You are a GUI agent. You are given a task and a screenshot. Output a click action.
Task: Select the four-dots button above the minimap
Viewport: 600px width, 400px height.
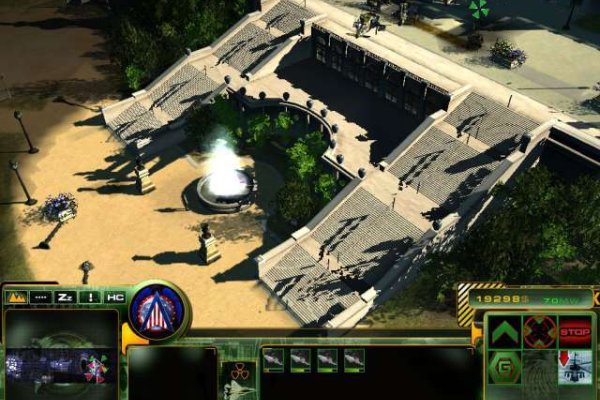pyautogui.click(x=41, y=297)
